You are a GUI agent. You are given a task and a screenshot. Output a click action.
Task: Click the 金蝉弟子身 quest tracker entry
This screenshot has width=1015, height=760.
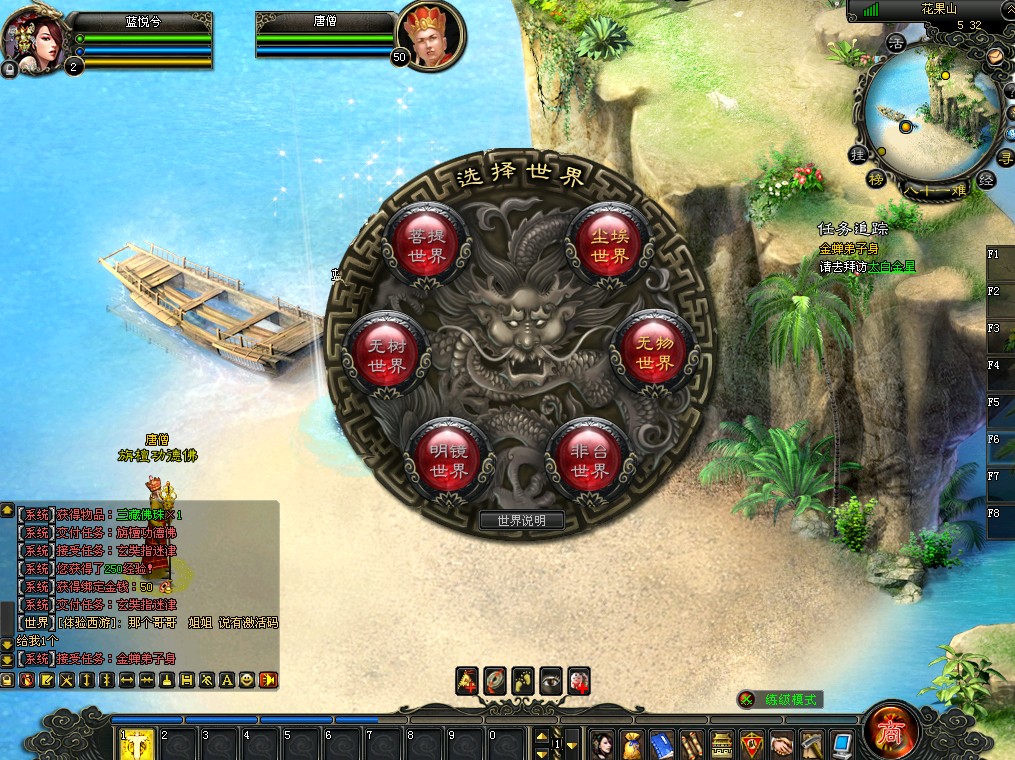pos(846,249)
